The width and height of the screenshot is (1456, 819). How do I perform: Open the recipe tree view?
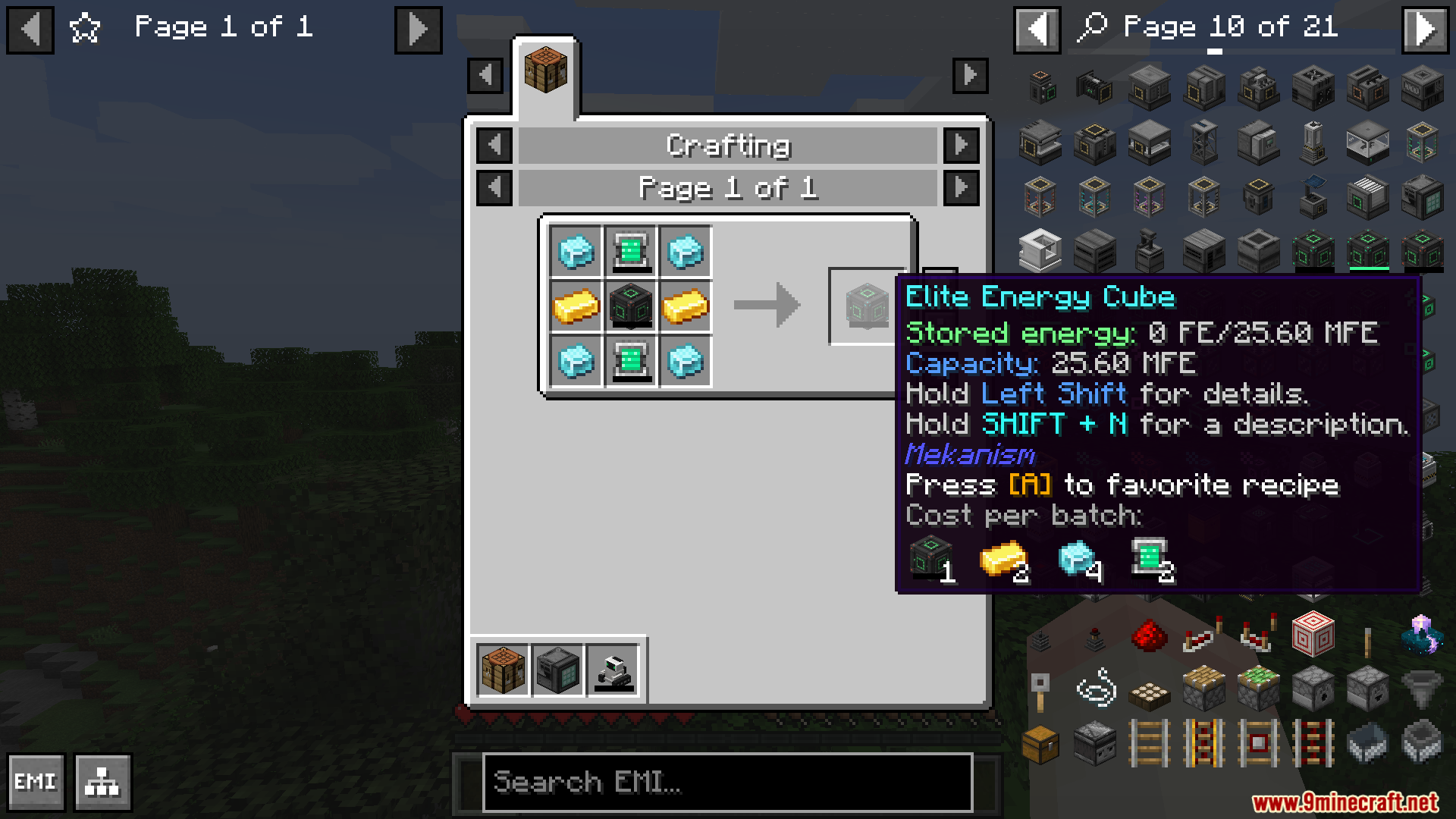tap(104, 782)
